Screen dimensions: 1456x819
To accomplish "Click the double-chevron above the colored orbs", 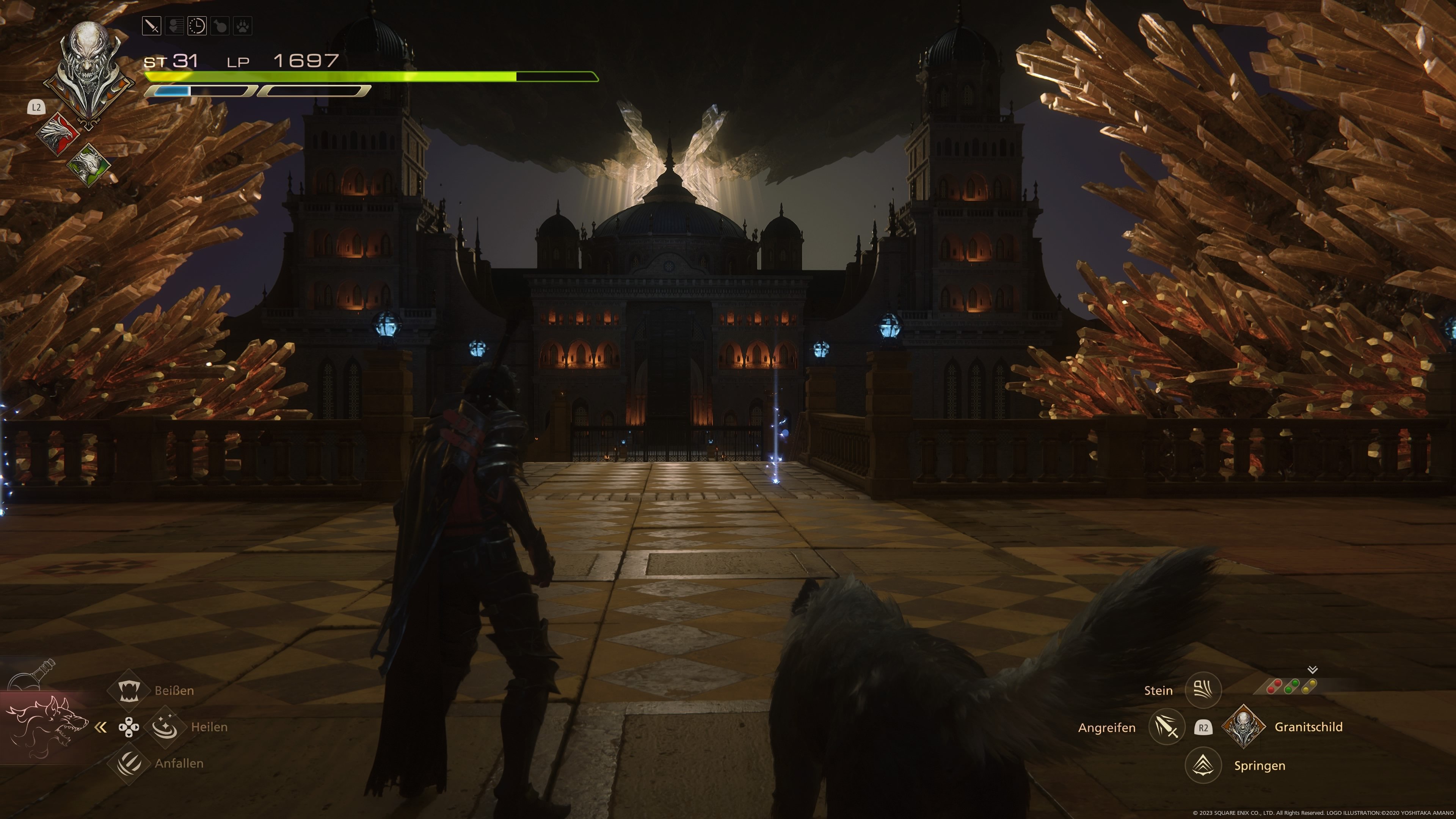I will coord(1312,670).
